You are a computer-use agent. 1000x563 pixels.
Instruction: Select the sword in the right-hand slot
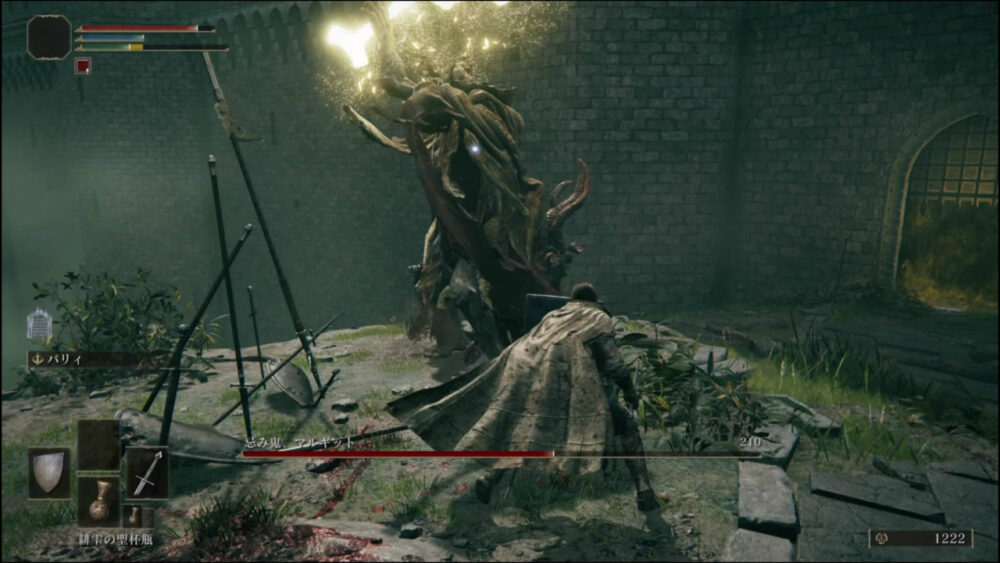(146, 473)
